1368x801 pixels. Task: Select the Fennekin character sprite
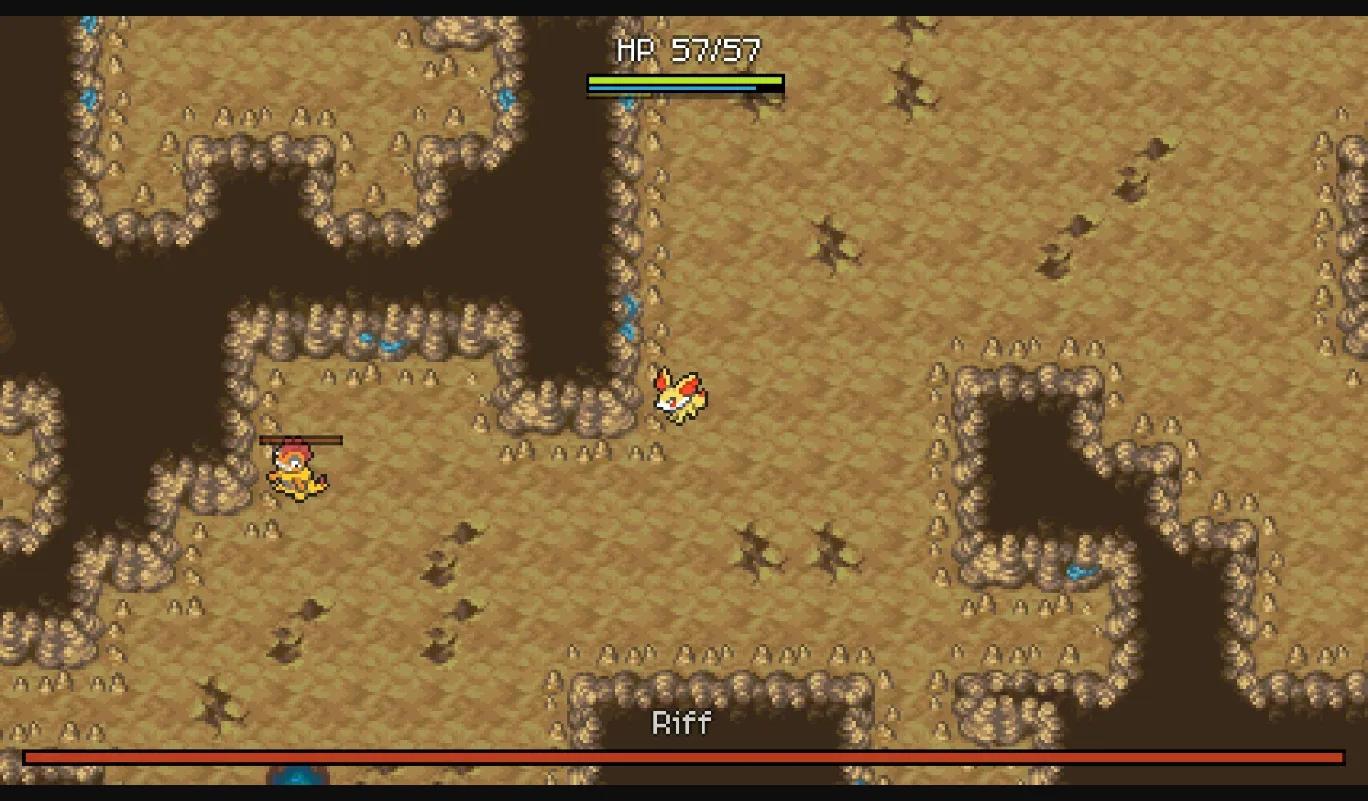(x=681, y=394)
